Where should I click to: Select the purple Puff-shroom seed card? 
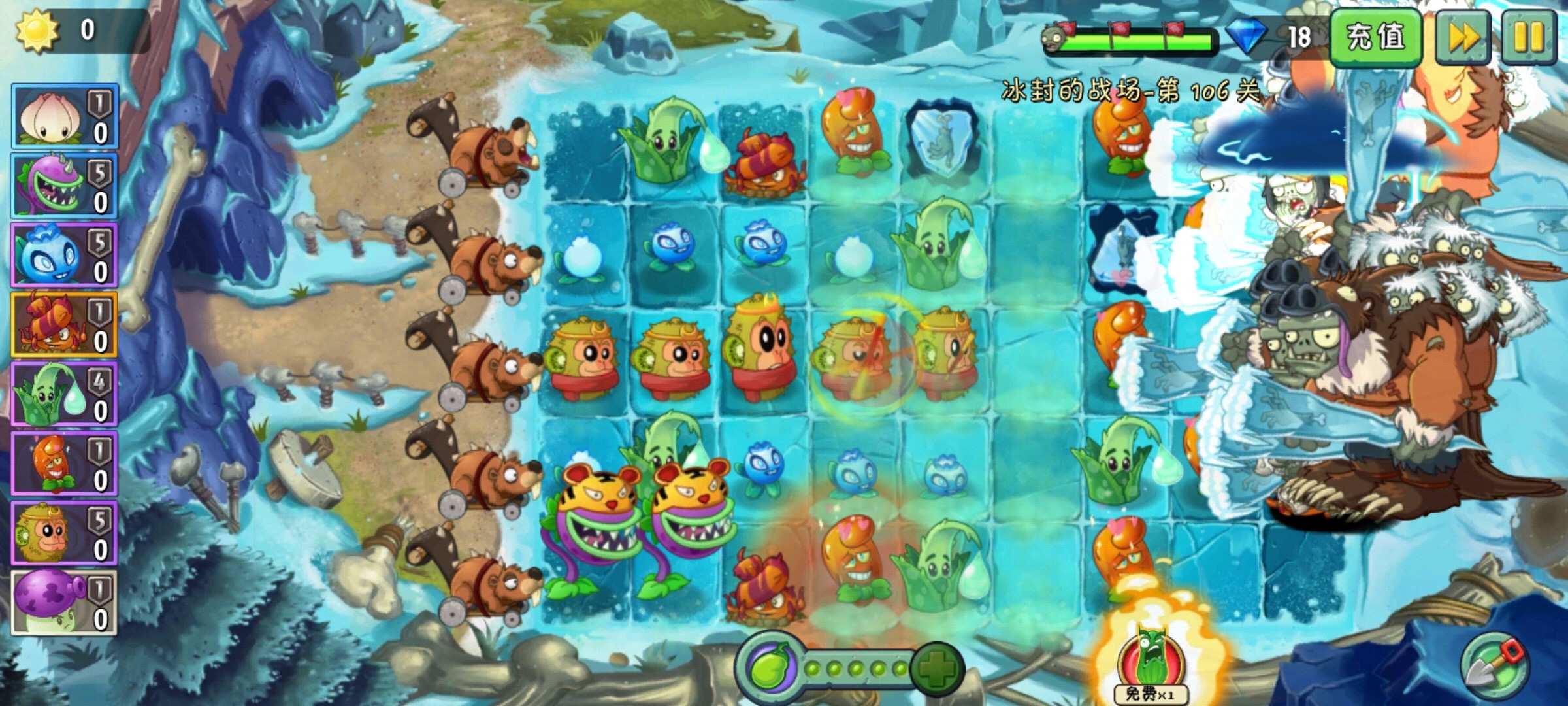click(x=63, y=603)
